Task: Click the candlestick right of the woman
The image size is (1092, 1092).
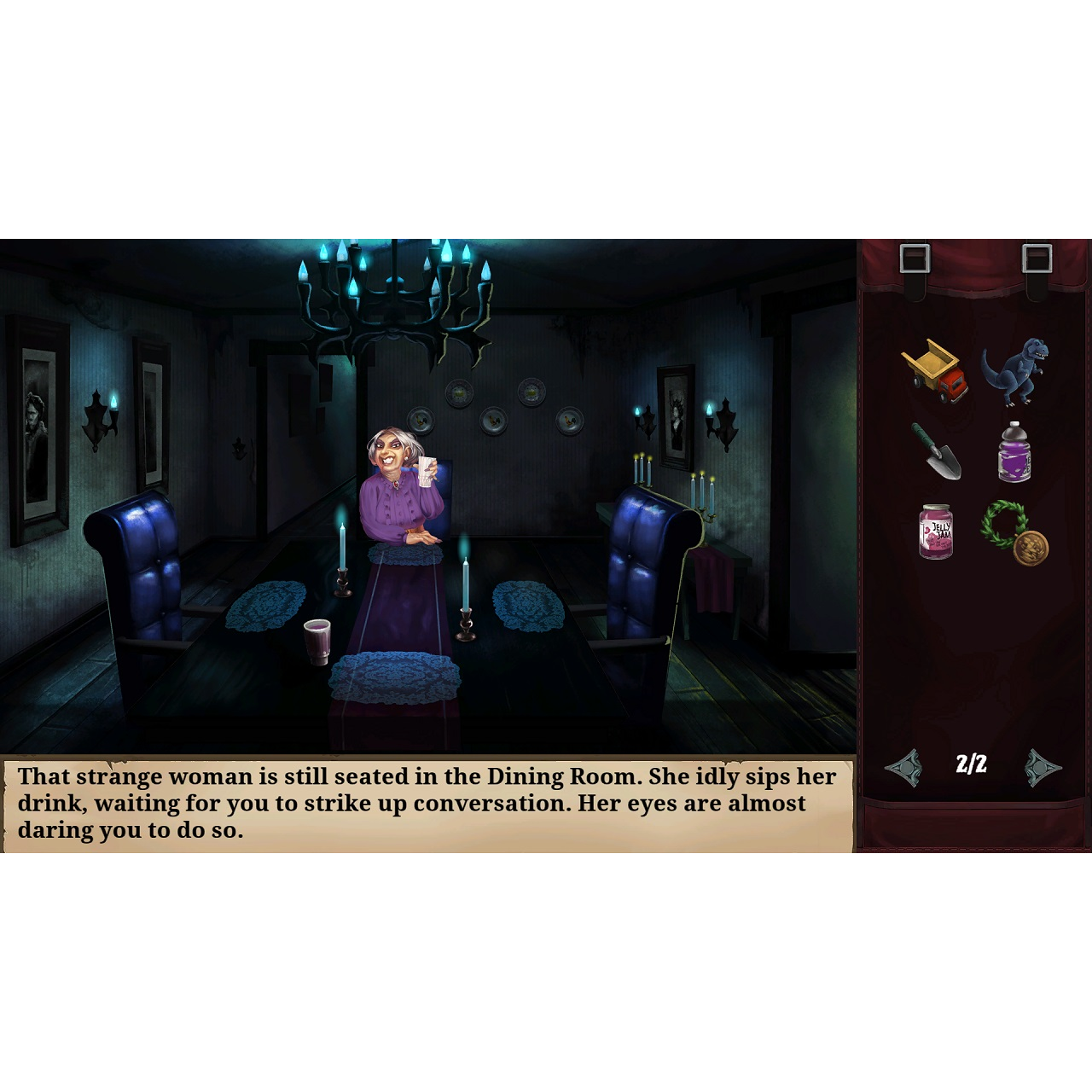Action: point(465,597)
